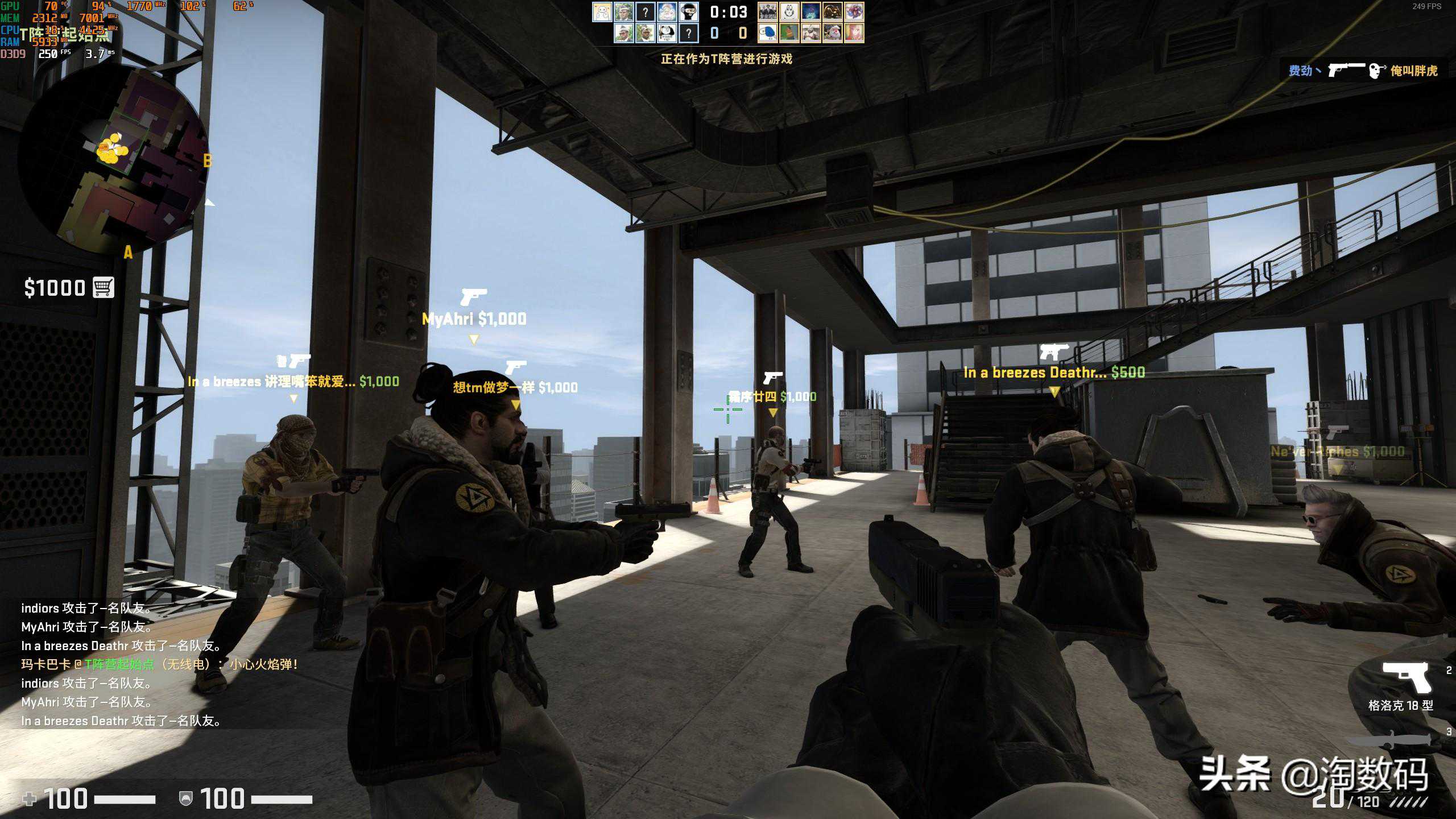Click the white robot player avatar
1456x819 pixels.
pos(602,12)
